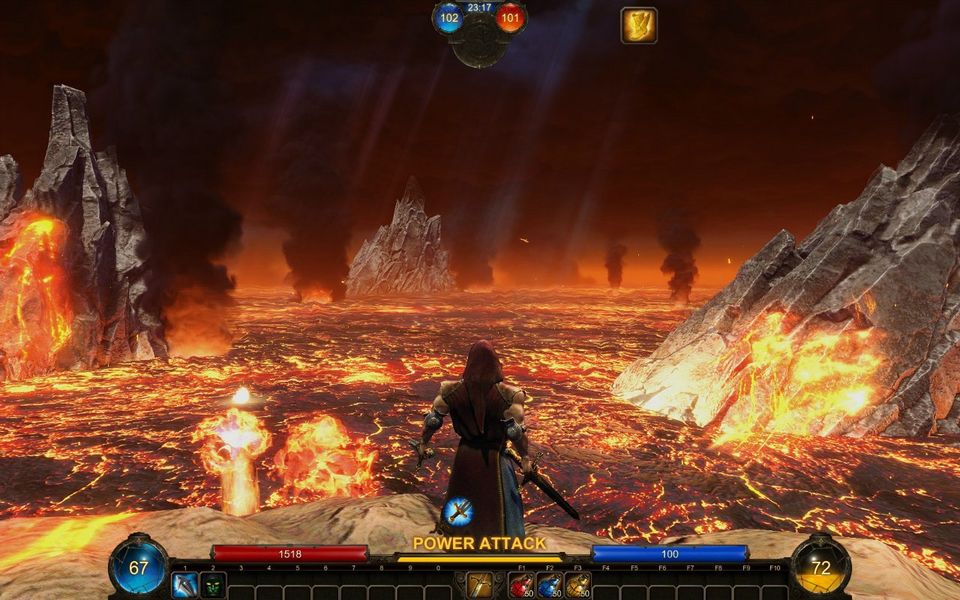960x600 pixels.
Task: Select the golden weapon icon in the center hotbar
Action: (x=479, y=585)
